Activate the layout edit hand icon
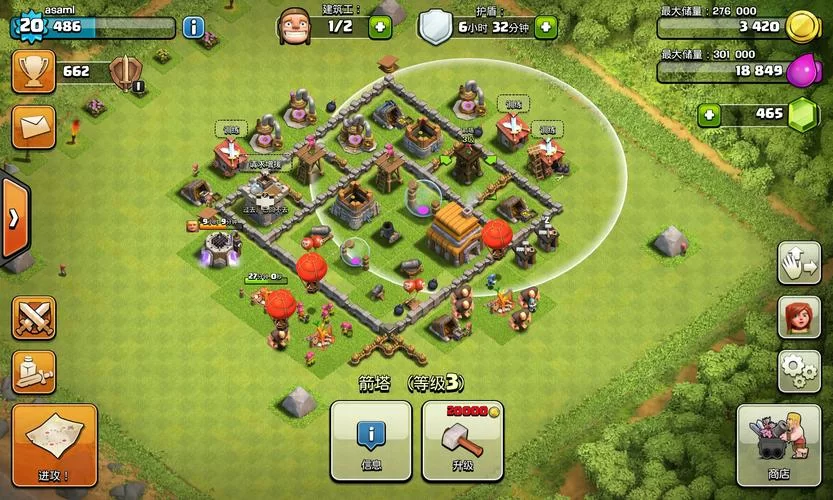 pos(798,263)
